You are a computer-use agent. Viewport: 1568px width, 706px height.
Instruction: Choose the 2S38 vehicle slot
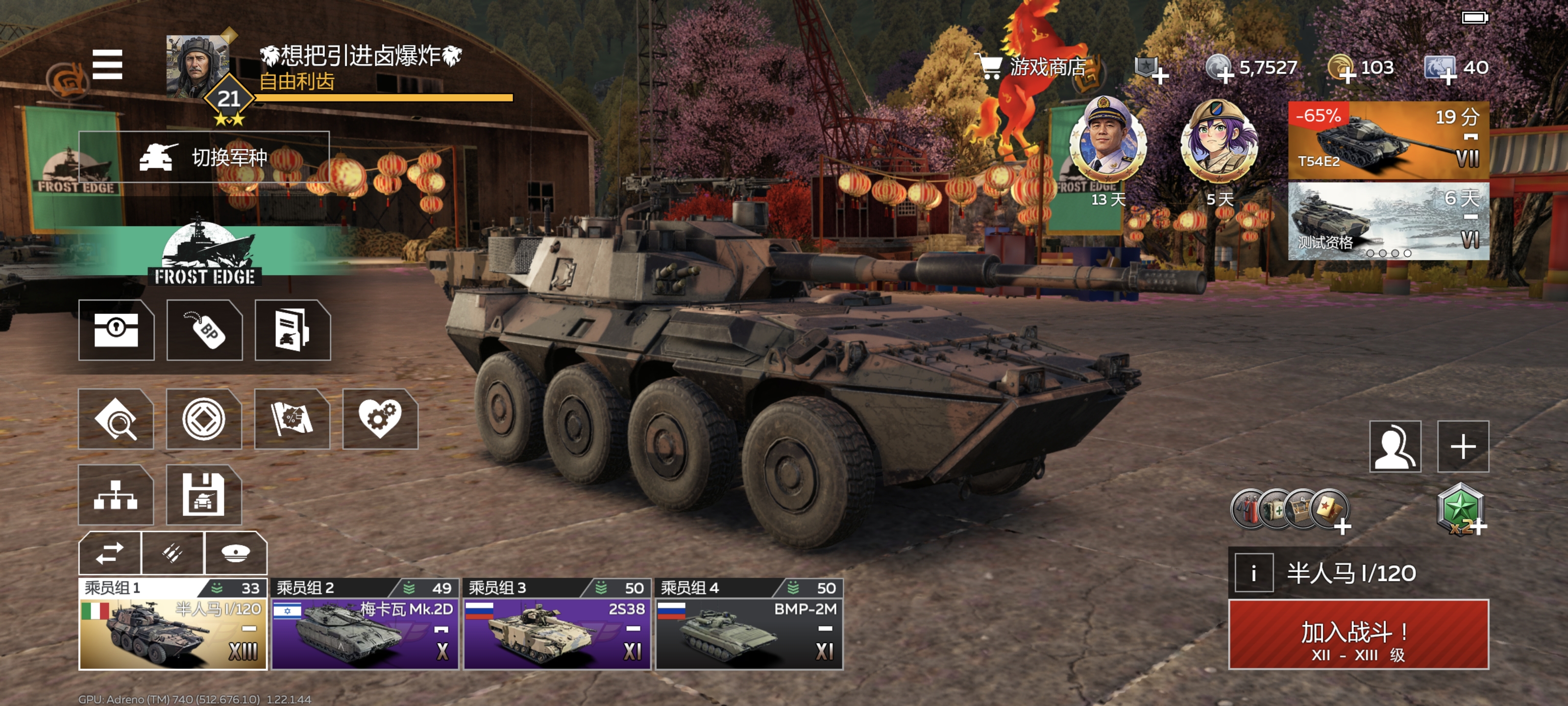557,625
